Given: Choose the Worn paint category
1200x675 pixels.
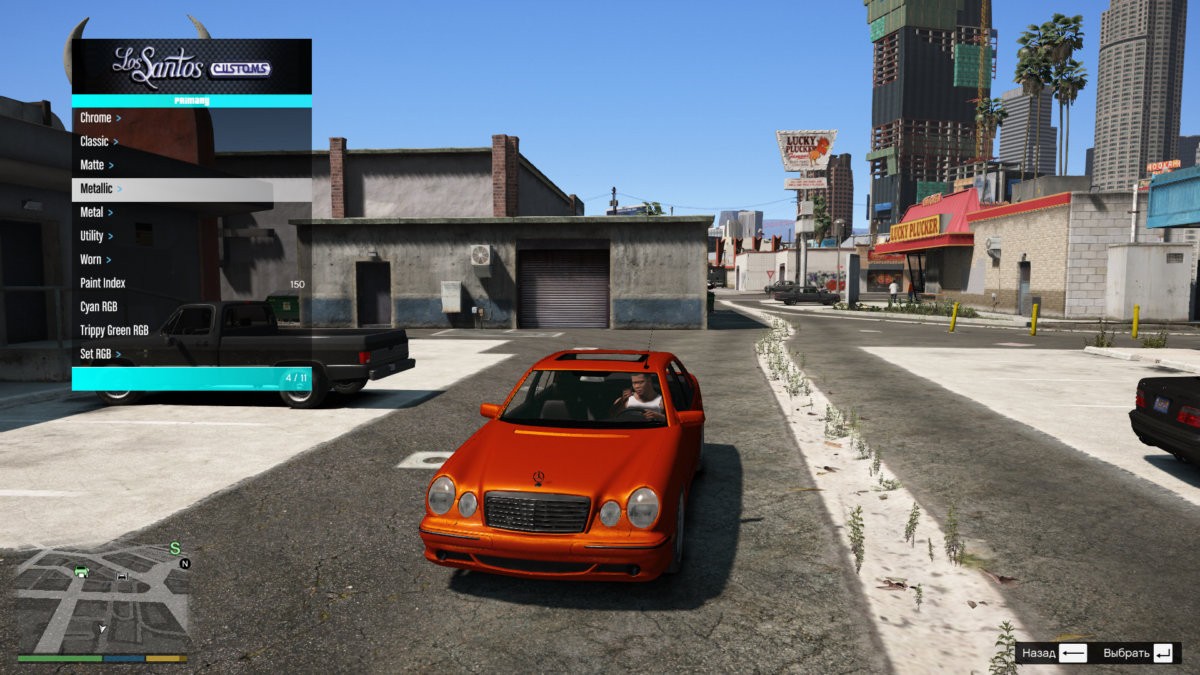Looking at the screenshot, I should pos(190,260).
